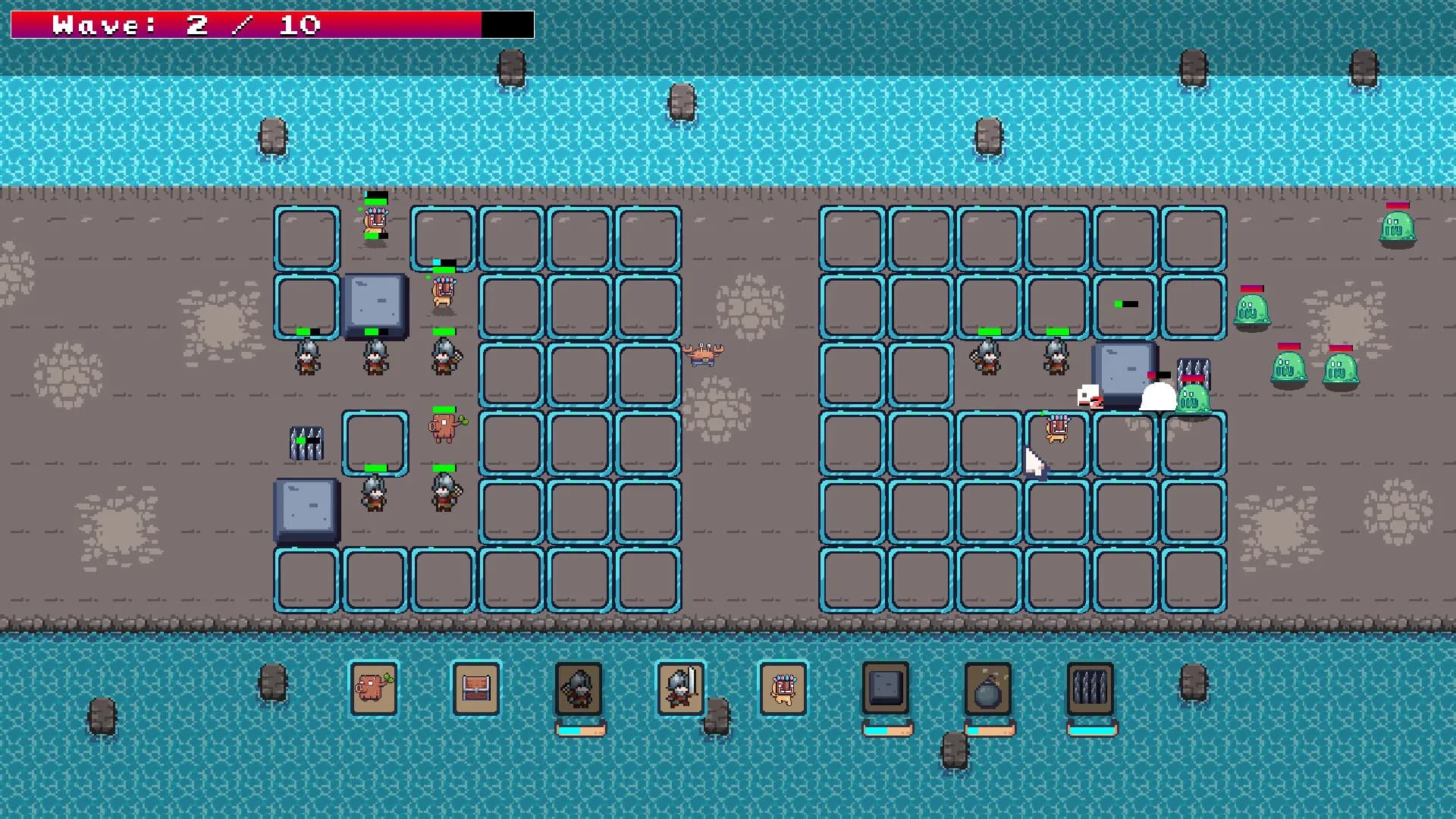Select the pig creature placed on the battlefield

(444, 425)
